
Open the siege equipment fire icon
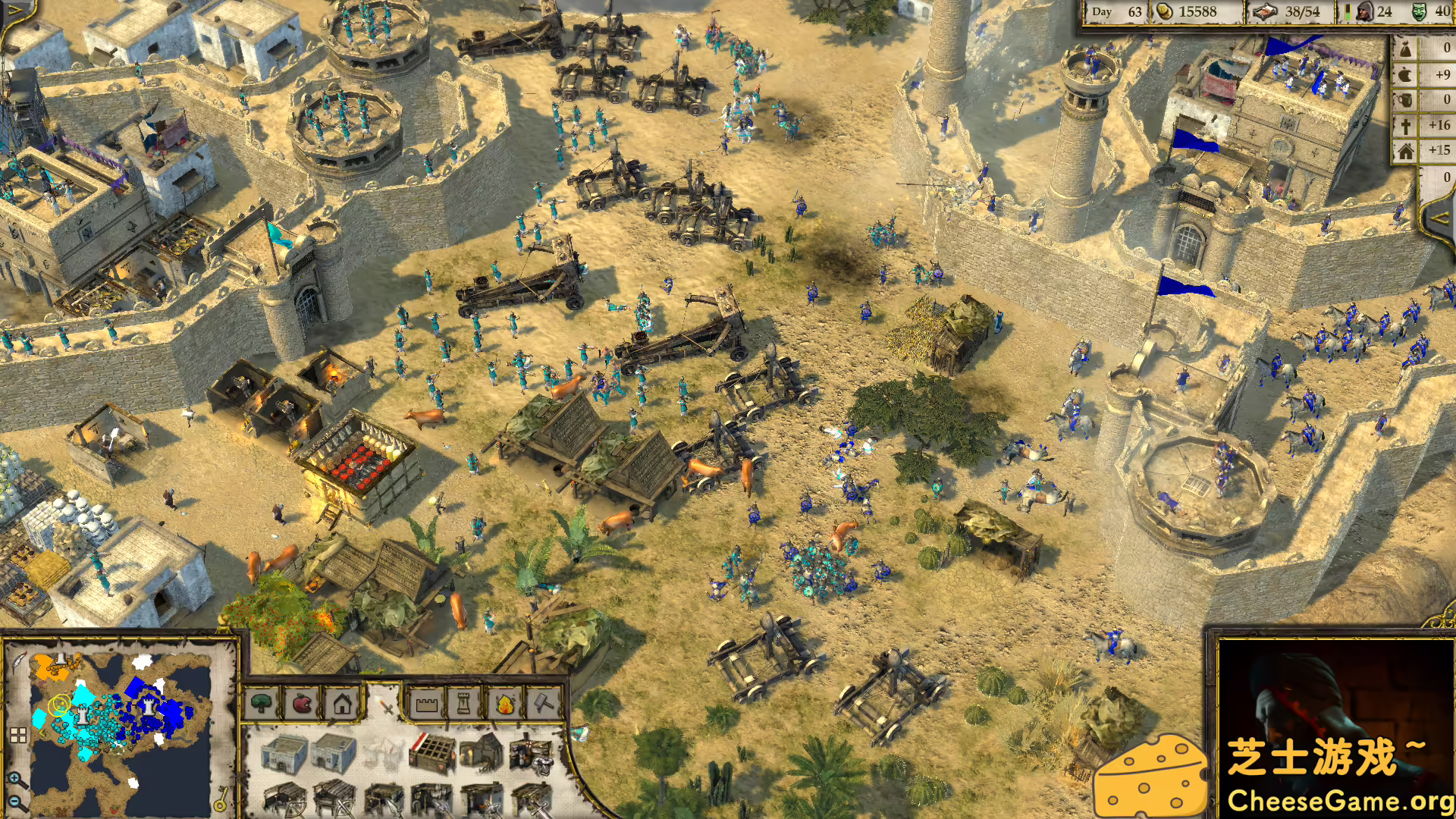point(504,704)
